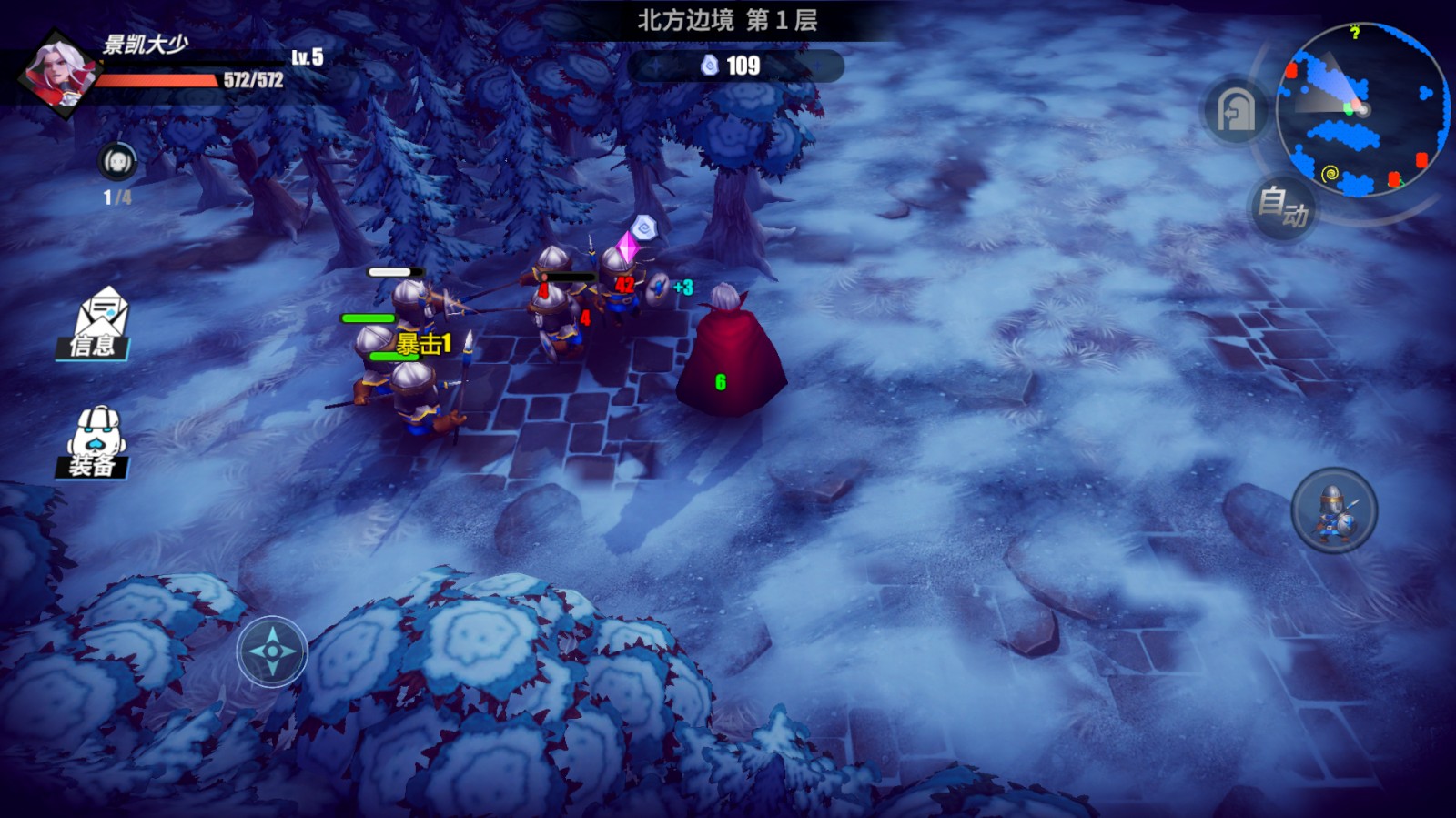The height and width of the screenshot is (818, 1456).
Task: Tap the movement joystick compass control
Action: pyautogui.click(x=272, y=651)
